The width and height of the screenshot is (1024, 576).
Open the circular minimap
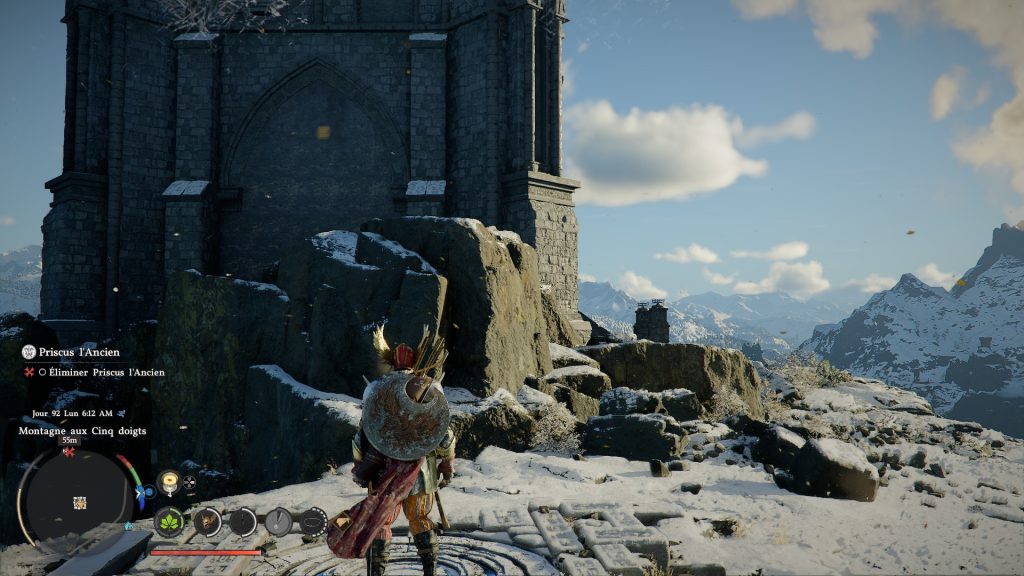click(76, 496)
